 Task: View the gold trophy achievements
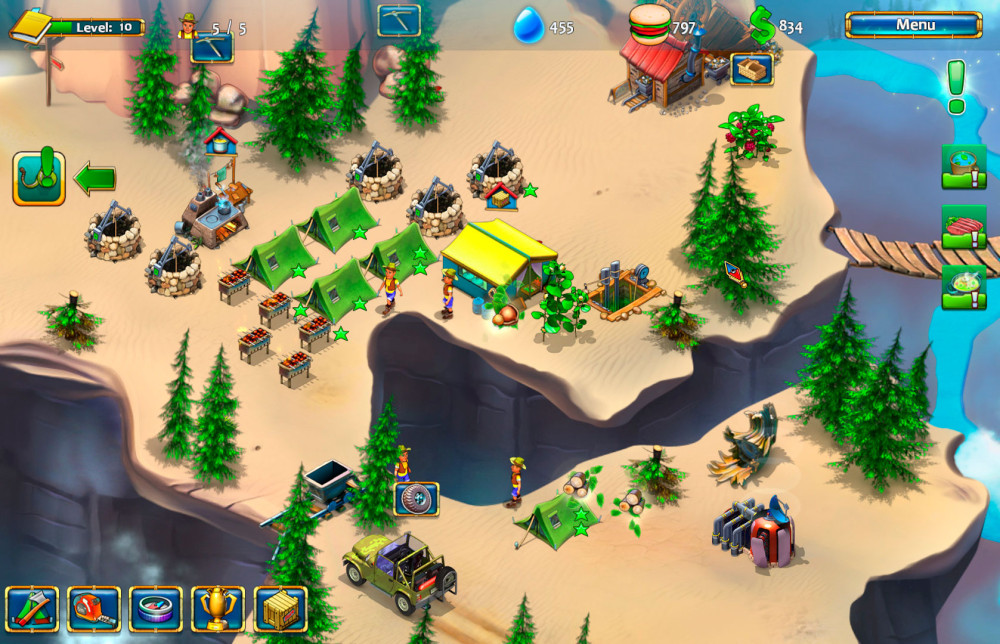tap(218, 608)
